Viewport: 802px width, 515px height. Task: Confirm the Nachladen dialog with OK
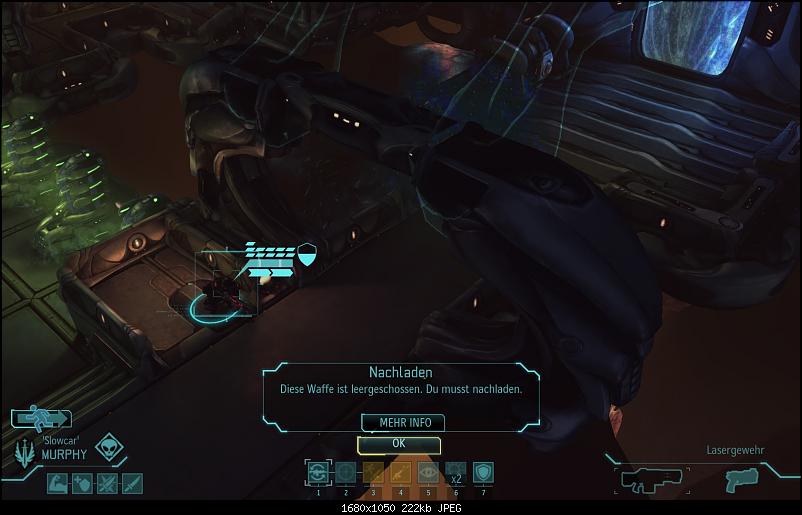click(398, 443)
